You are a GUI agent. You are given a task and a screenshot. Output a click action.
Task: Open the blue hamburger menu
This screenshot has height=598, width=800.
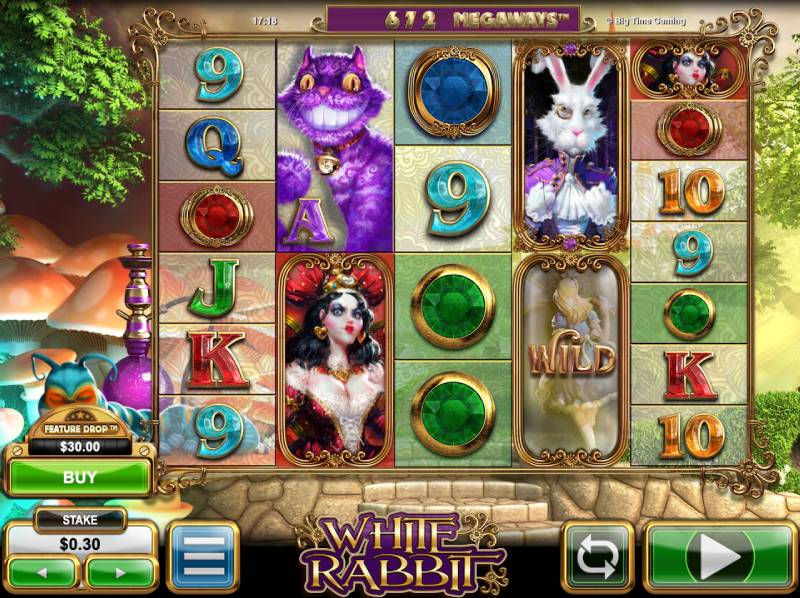click(x=203, y=556)
